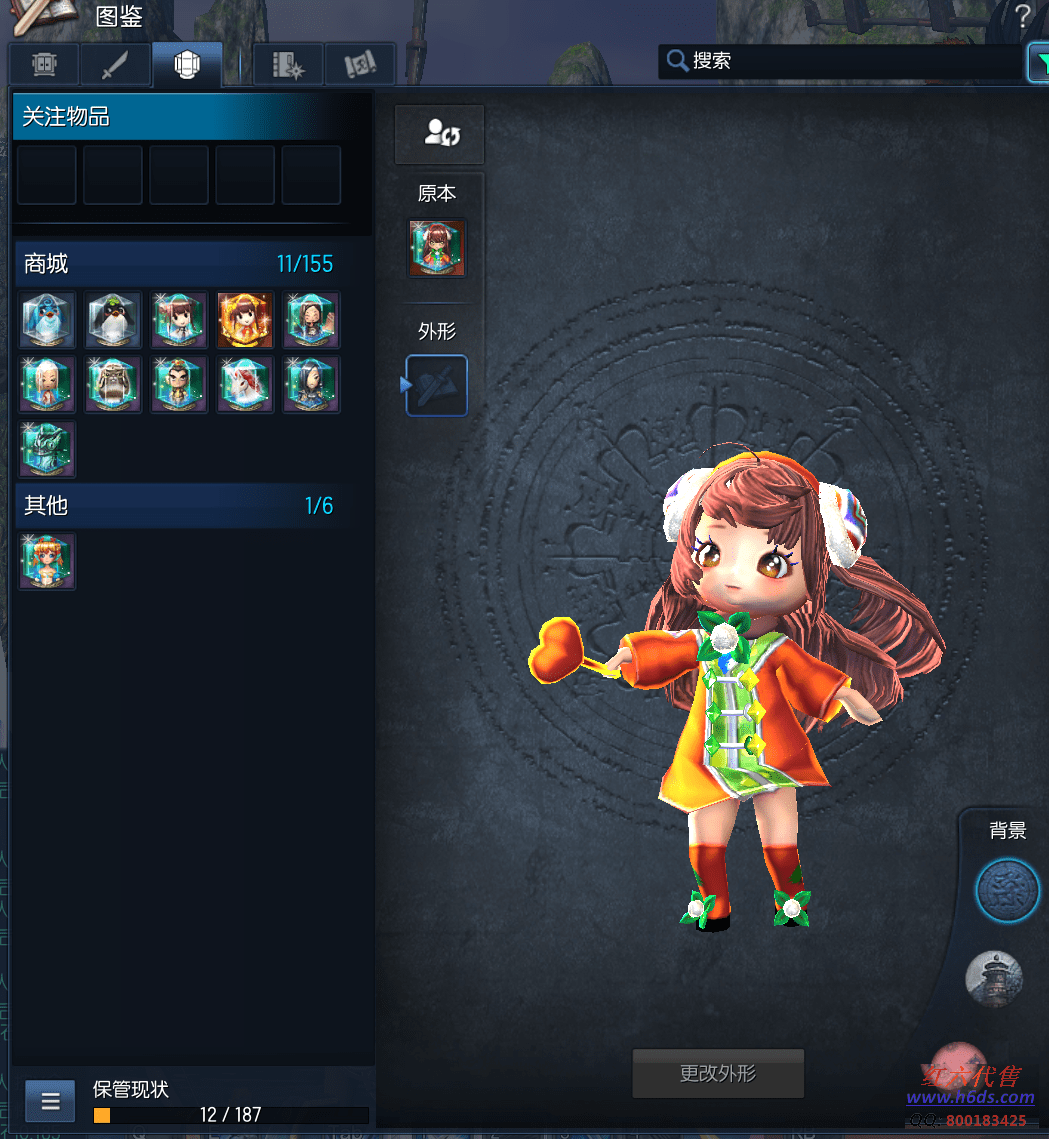Select the notebook with star tab

click(288, 65)
